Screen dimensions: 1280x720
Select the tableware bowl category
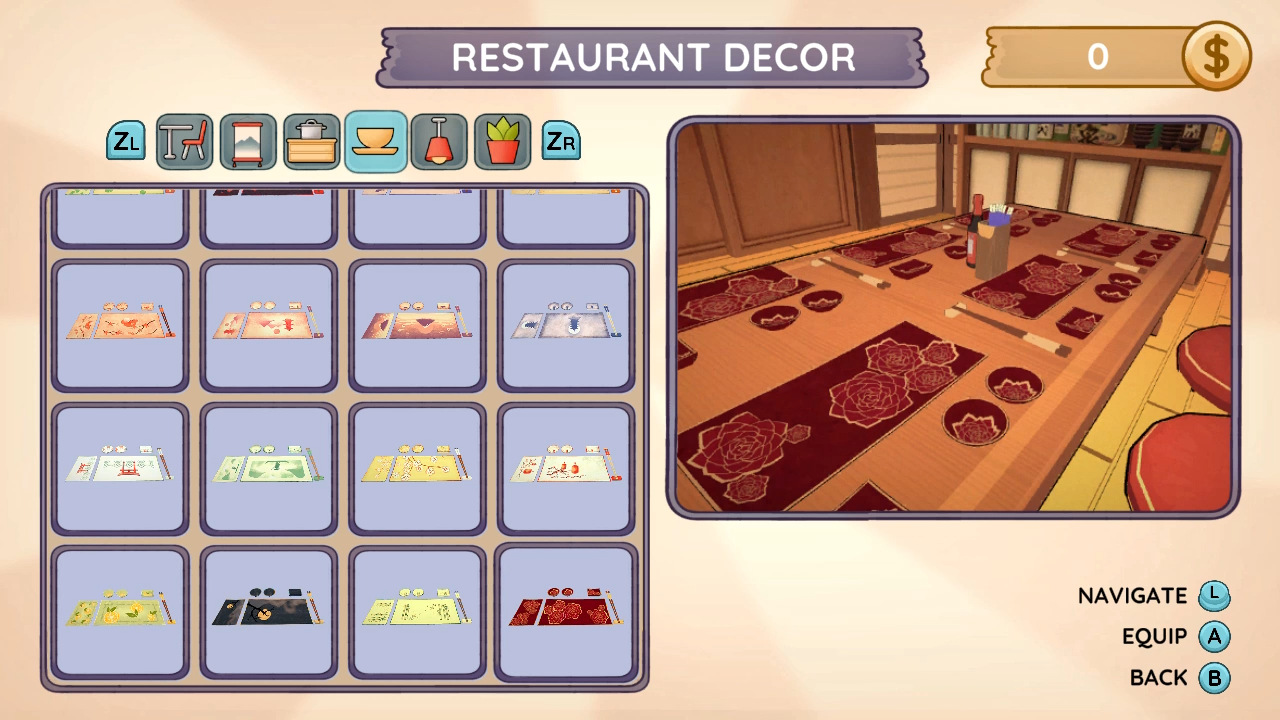pos(373,141)
